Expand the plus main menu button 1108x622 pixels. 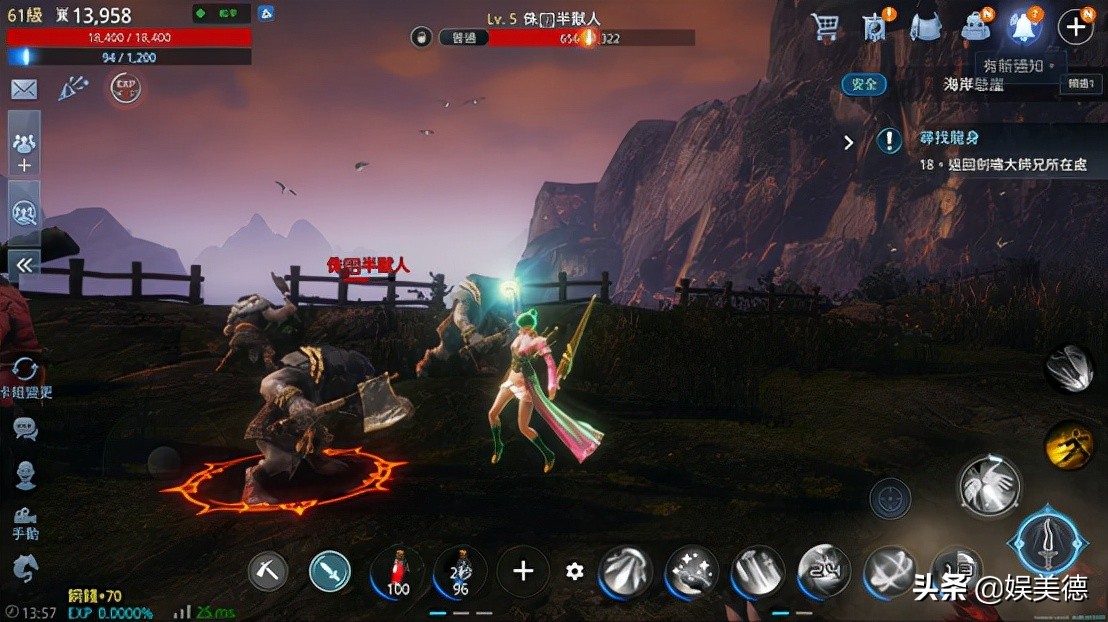point(1075,27)
